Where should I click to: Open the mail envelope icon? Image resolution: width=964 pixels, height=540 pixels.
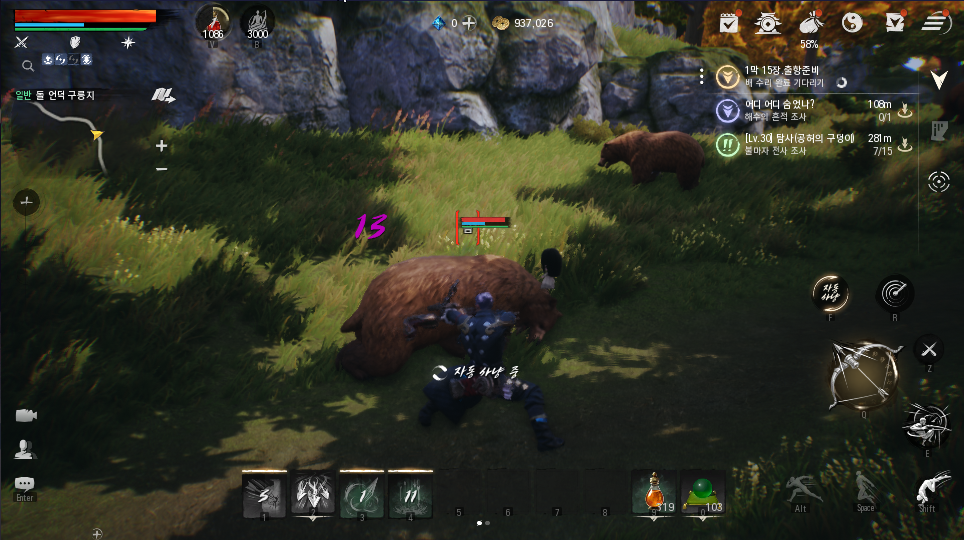(x=894, y=22)
